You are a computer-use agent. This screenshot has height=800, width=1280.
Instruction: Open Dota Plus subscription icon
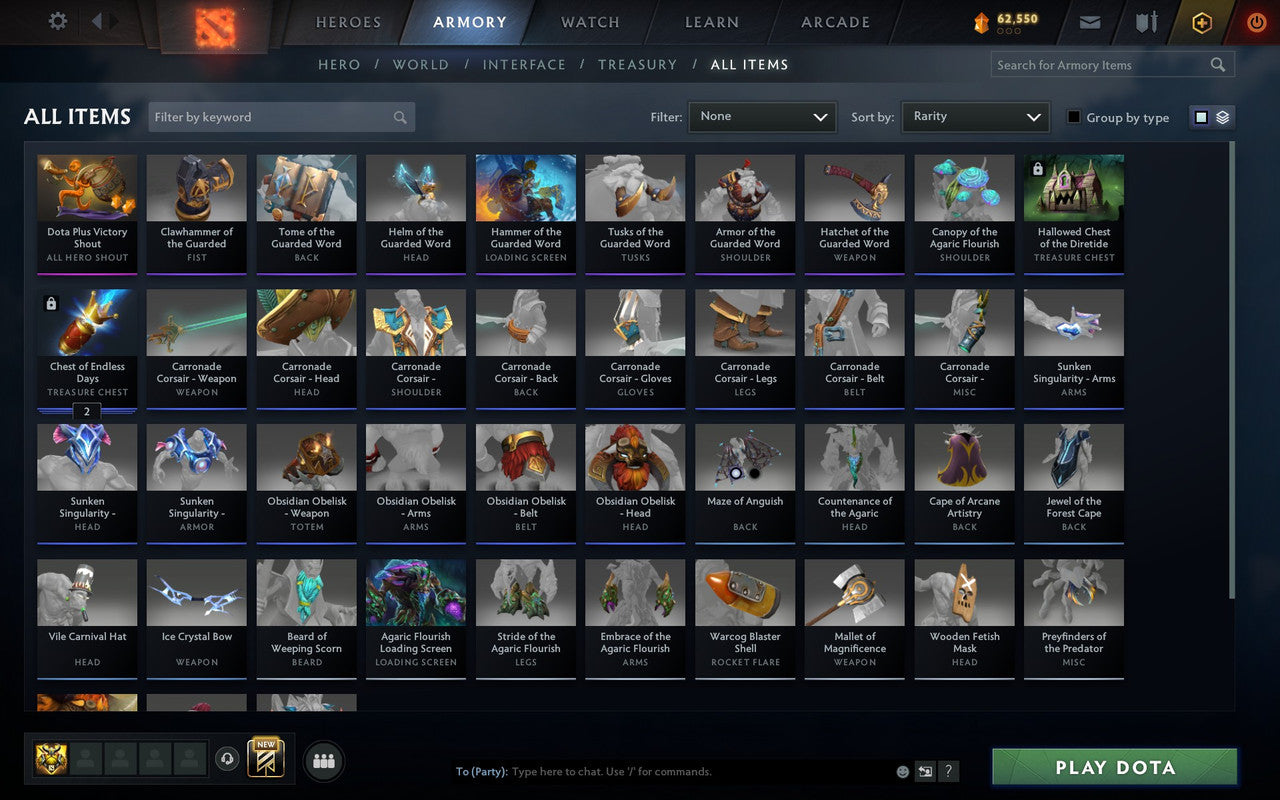click(x=1201, y=22)
